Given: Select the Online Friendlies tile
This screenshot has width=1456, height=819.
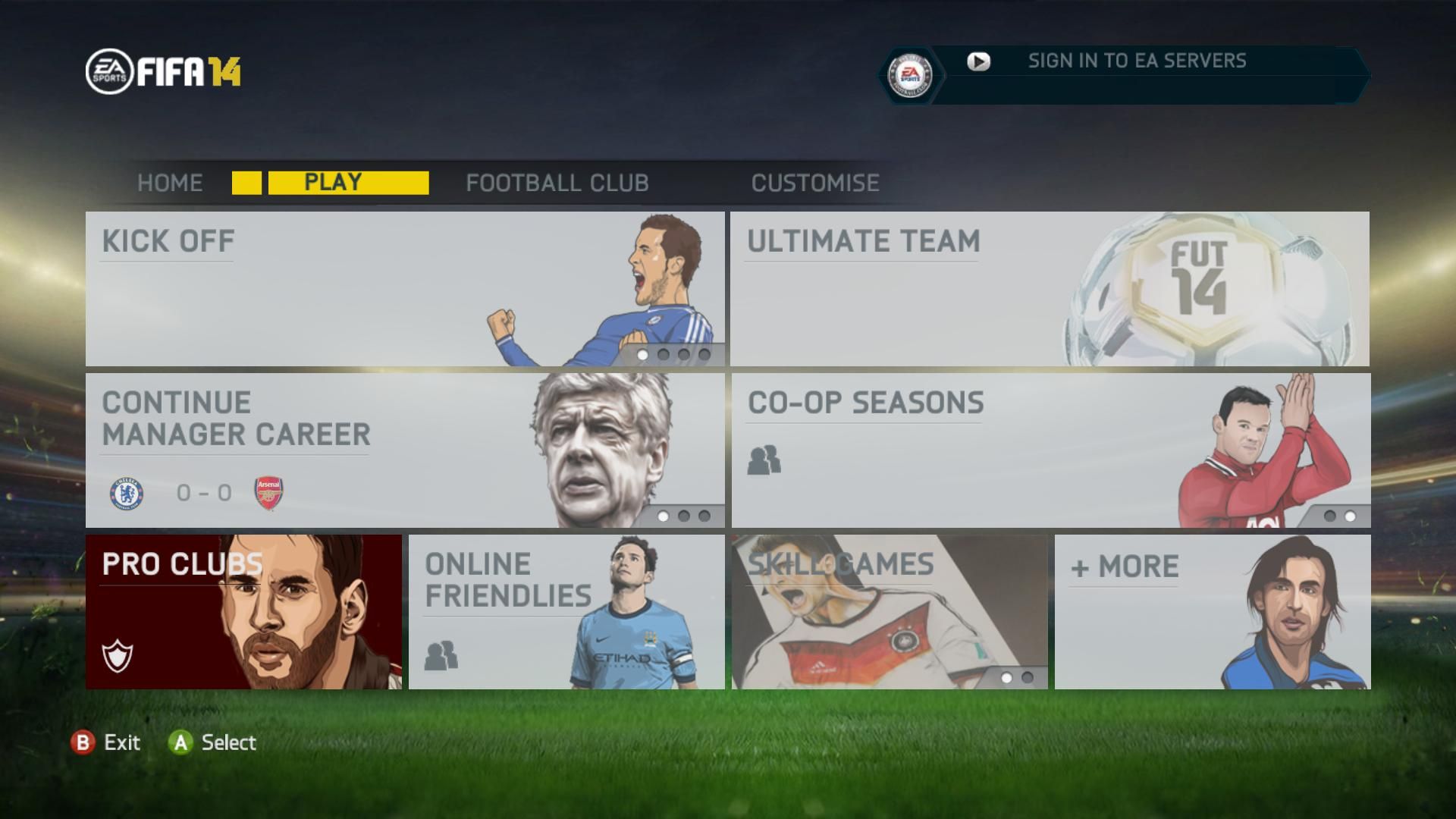Looking at the screenshot, I should click(x=566, y=612).
